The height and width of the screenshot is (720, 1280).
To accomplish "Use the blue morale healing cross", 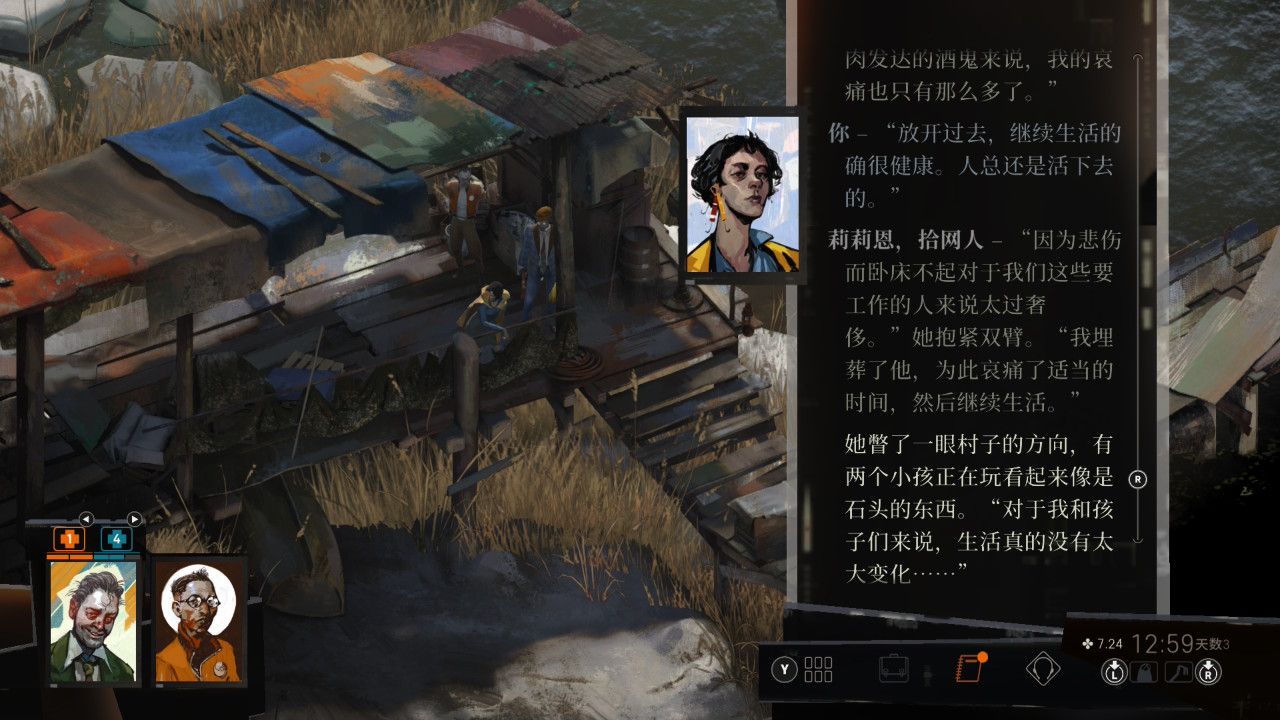I will [x=116, y=540].
